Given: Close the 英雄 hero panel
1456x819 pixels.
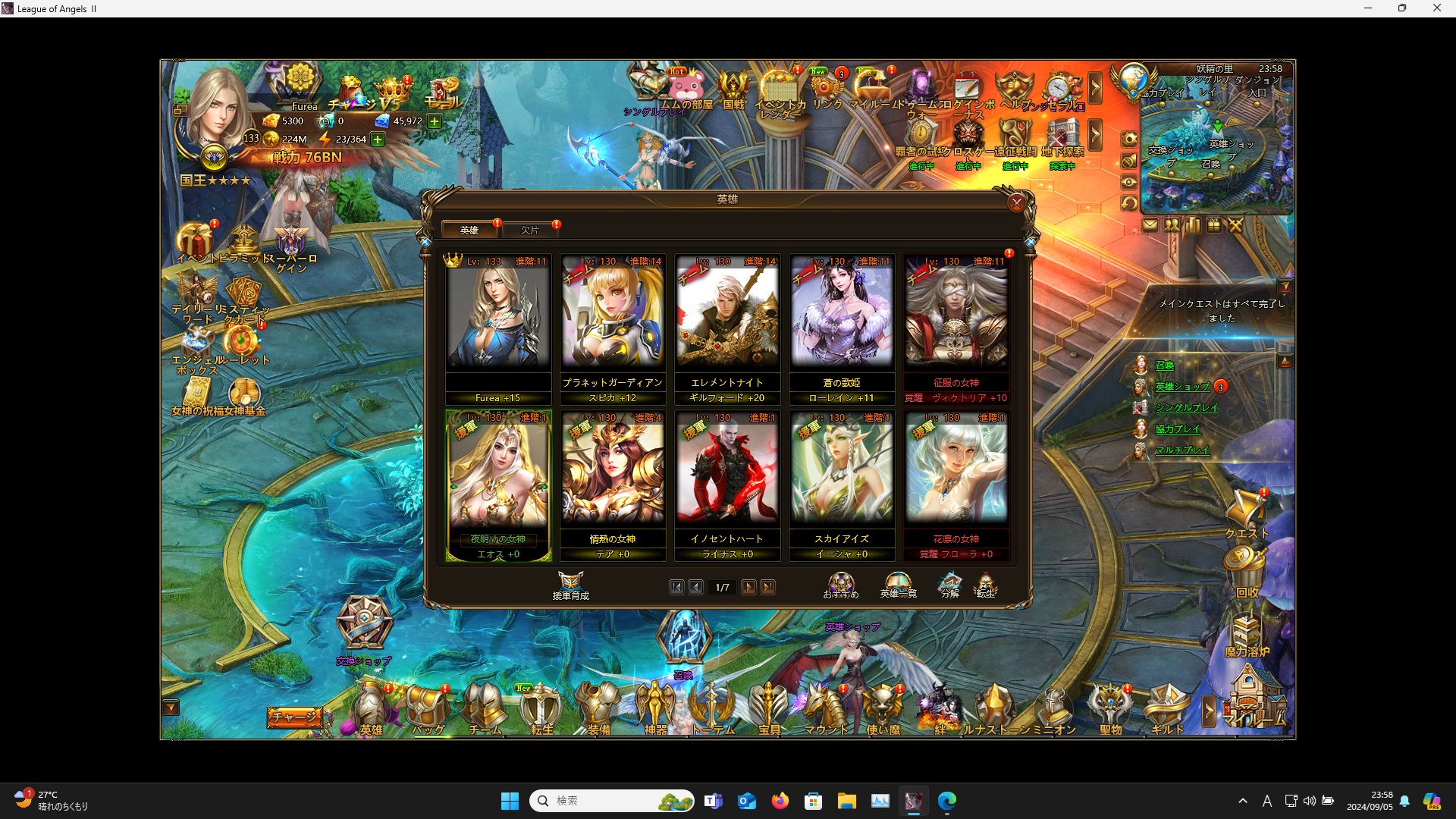Looking at the screenshot, I should tap(1016, 202).
